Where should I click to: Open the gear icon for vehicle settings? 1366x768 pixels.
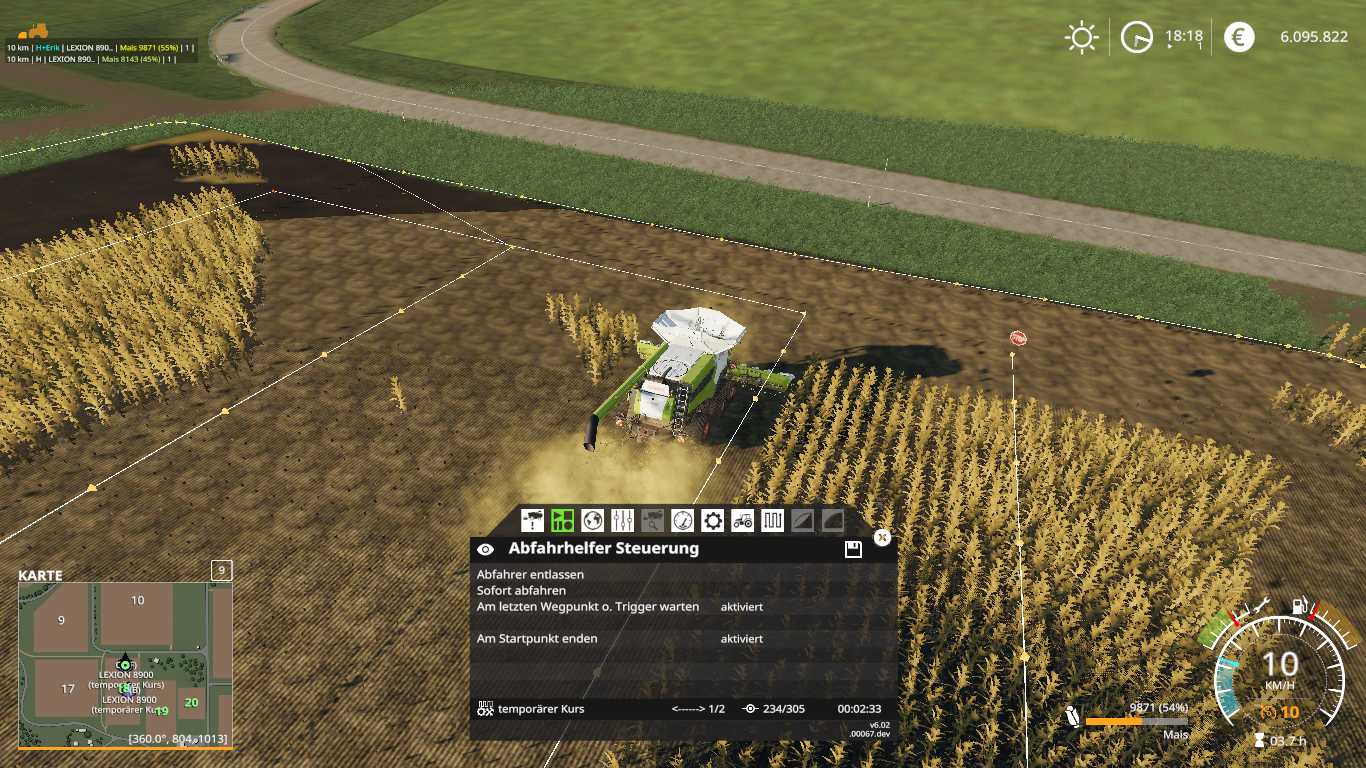tap(713, 520)
